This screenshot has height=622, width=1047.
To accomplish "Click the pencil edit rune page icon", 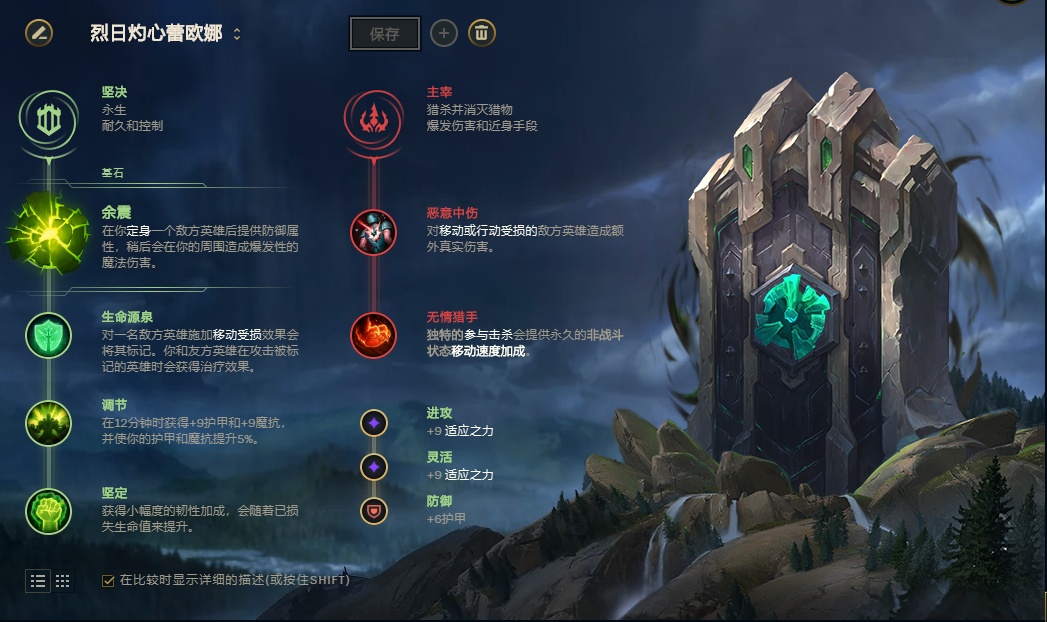I will coord(39,33).
